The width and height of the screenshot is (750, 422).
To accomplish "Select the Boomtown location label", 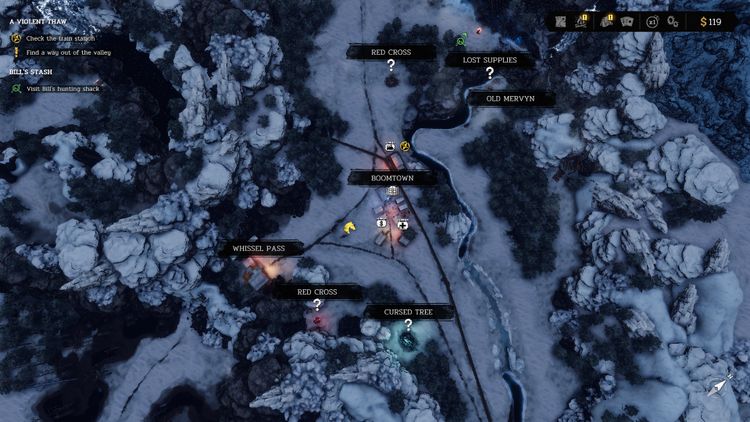I will pos(392,178).
